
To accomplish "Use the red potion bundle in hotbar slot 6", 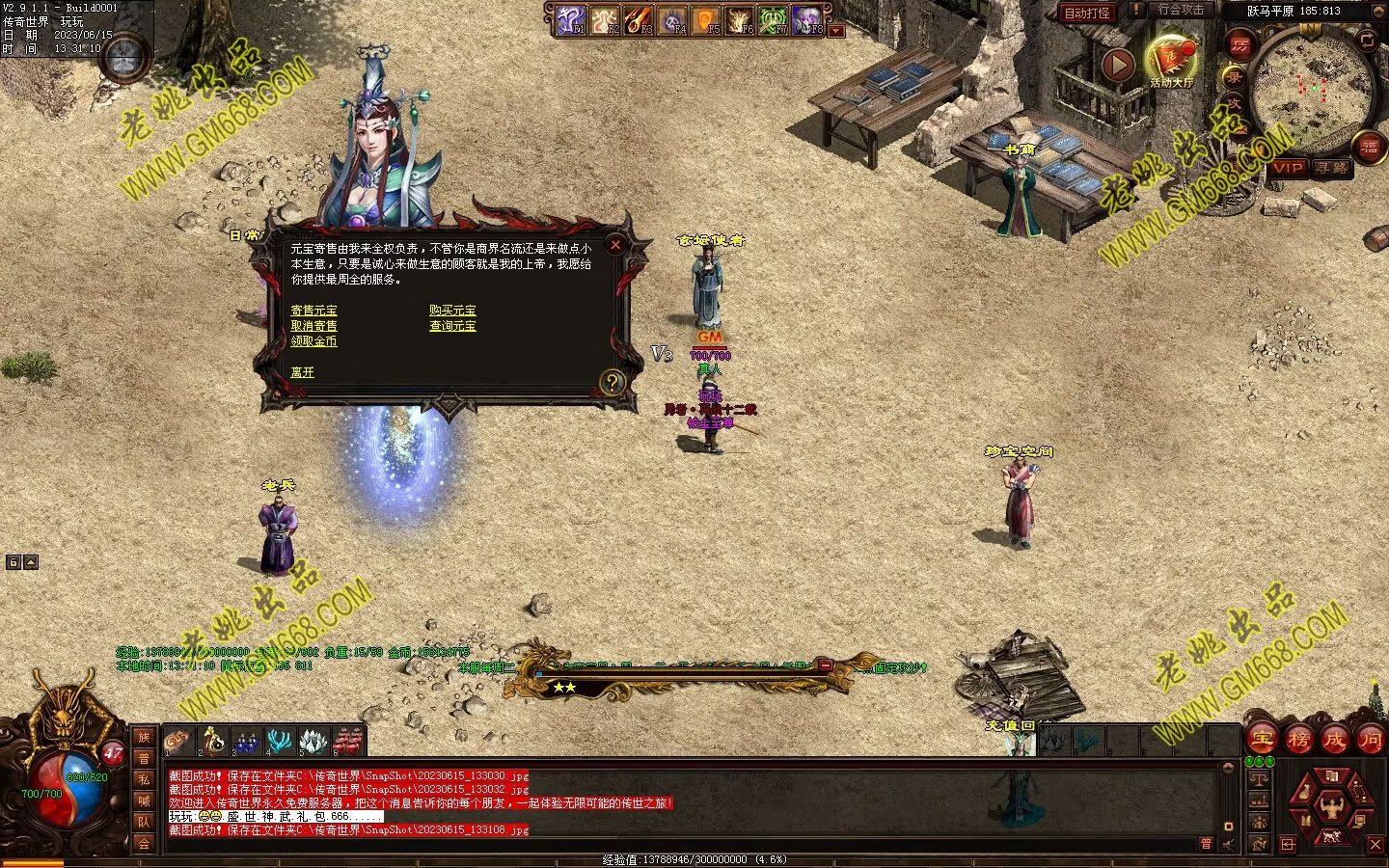I will [x=347, y=741].
